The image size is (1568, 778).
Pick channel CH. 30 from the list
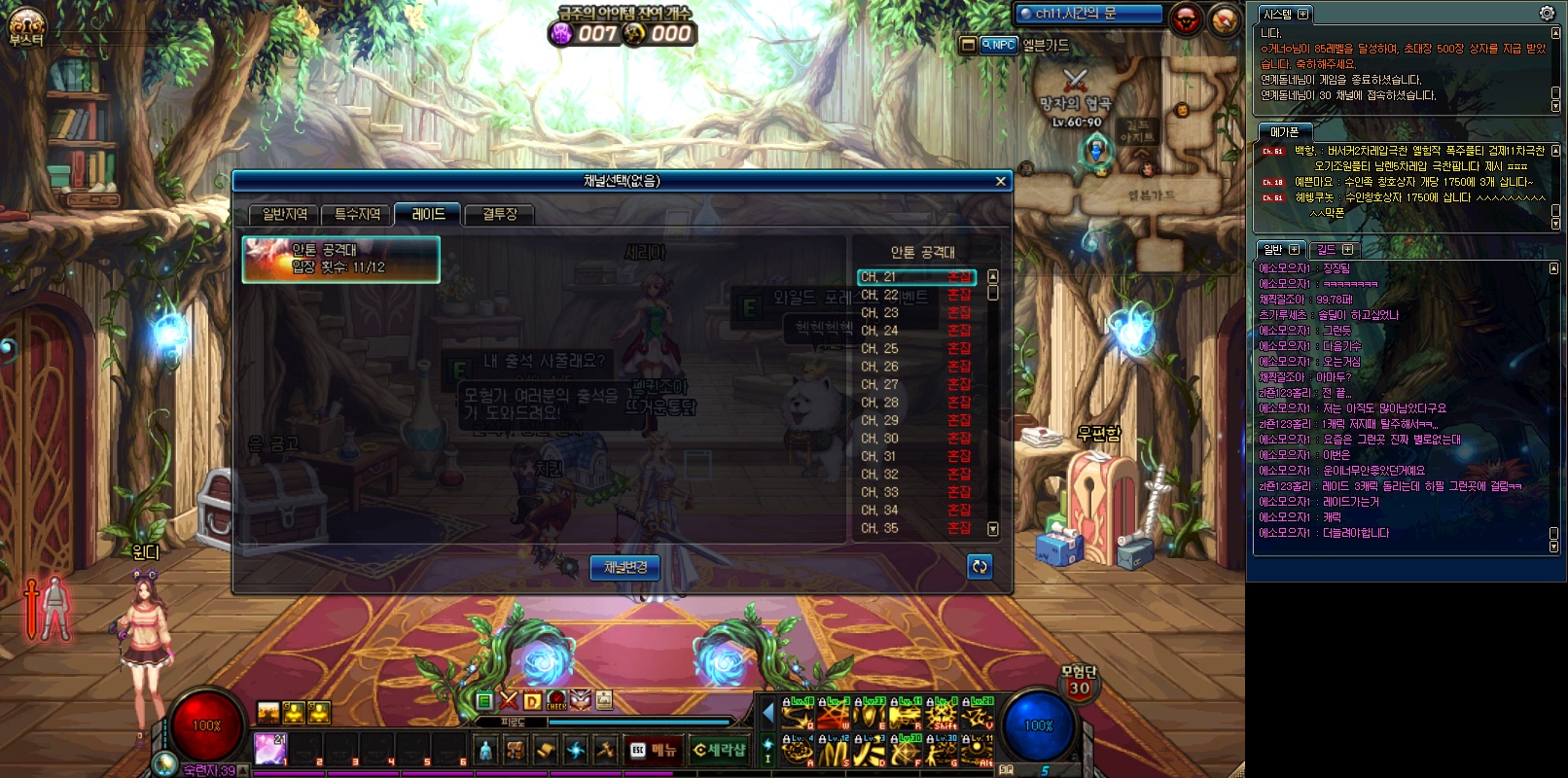[914, 439]
